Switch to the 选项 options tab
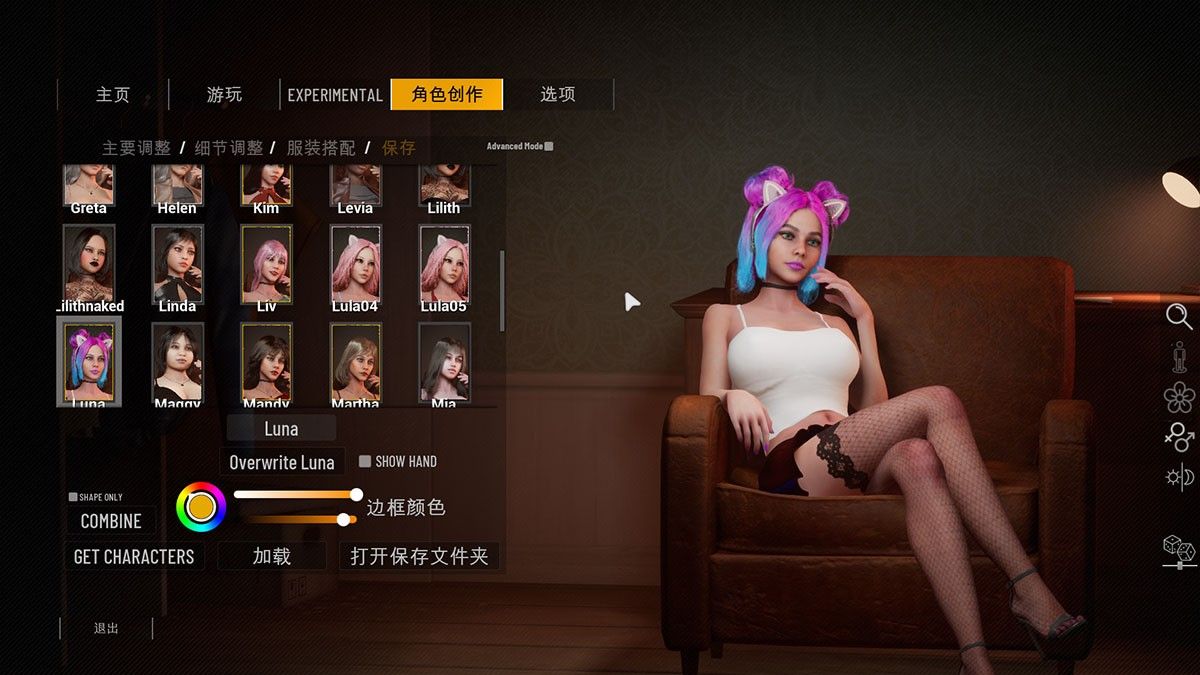This screenshot has width=1200, height=675. coord(558,95)
